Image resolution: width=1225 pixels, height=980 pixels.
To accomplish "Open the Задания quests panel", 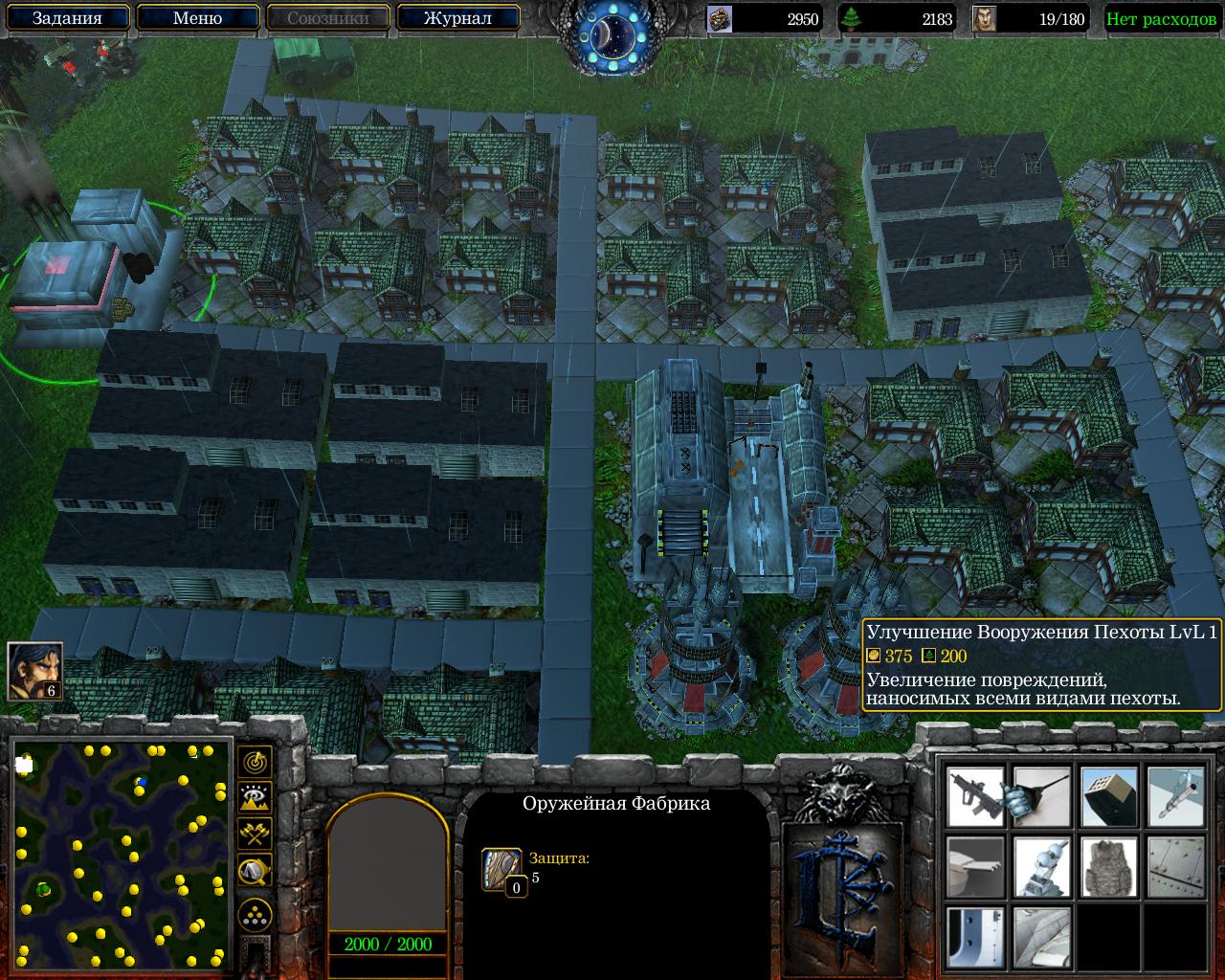I will tap(66, 17).
